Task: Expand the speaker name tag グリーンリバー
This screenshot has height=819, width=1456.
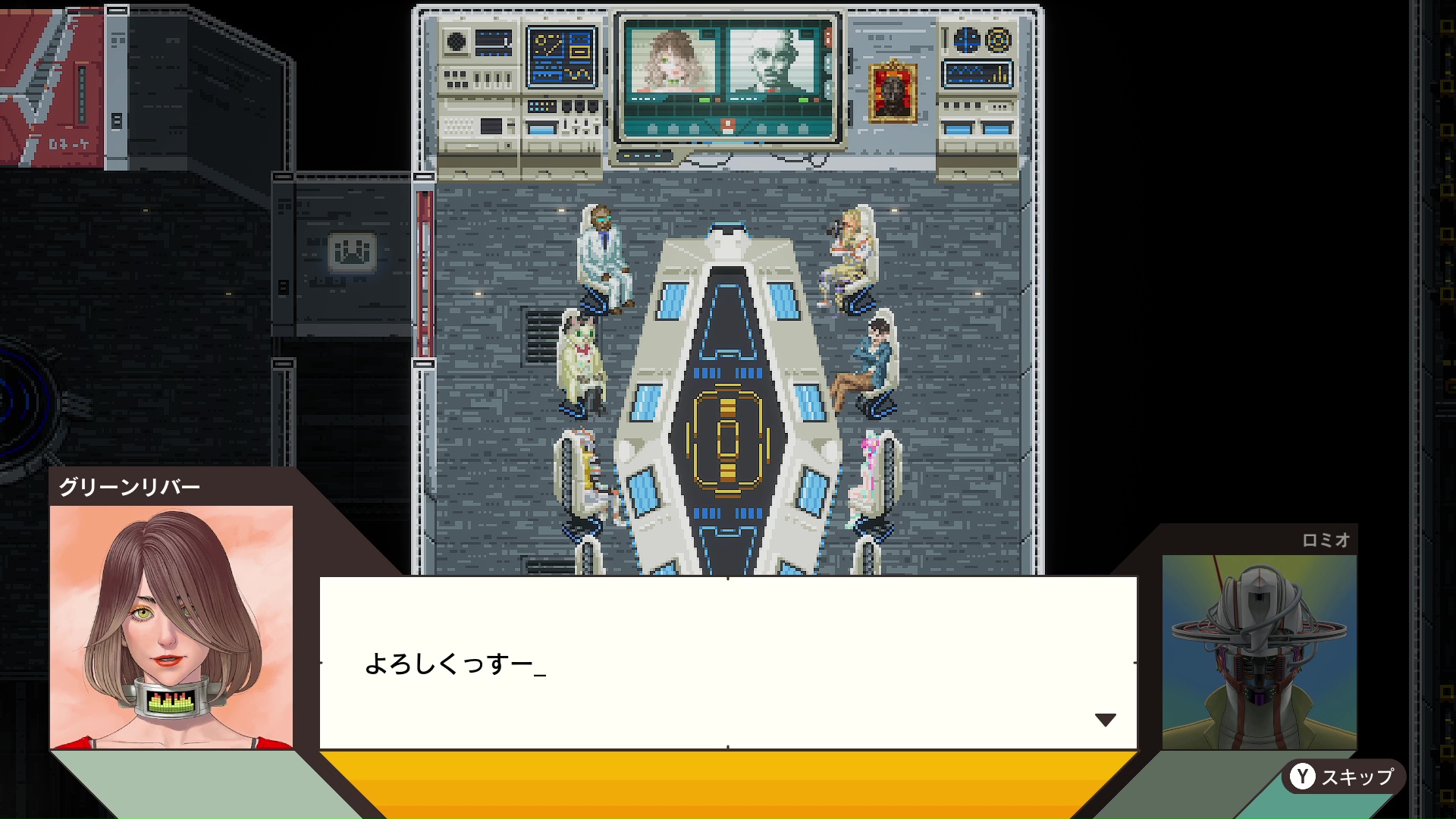Action: [x=129, y=488]
